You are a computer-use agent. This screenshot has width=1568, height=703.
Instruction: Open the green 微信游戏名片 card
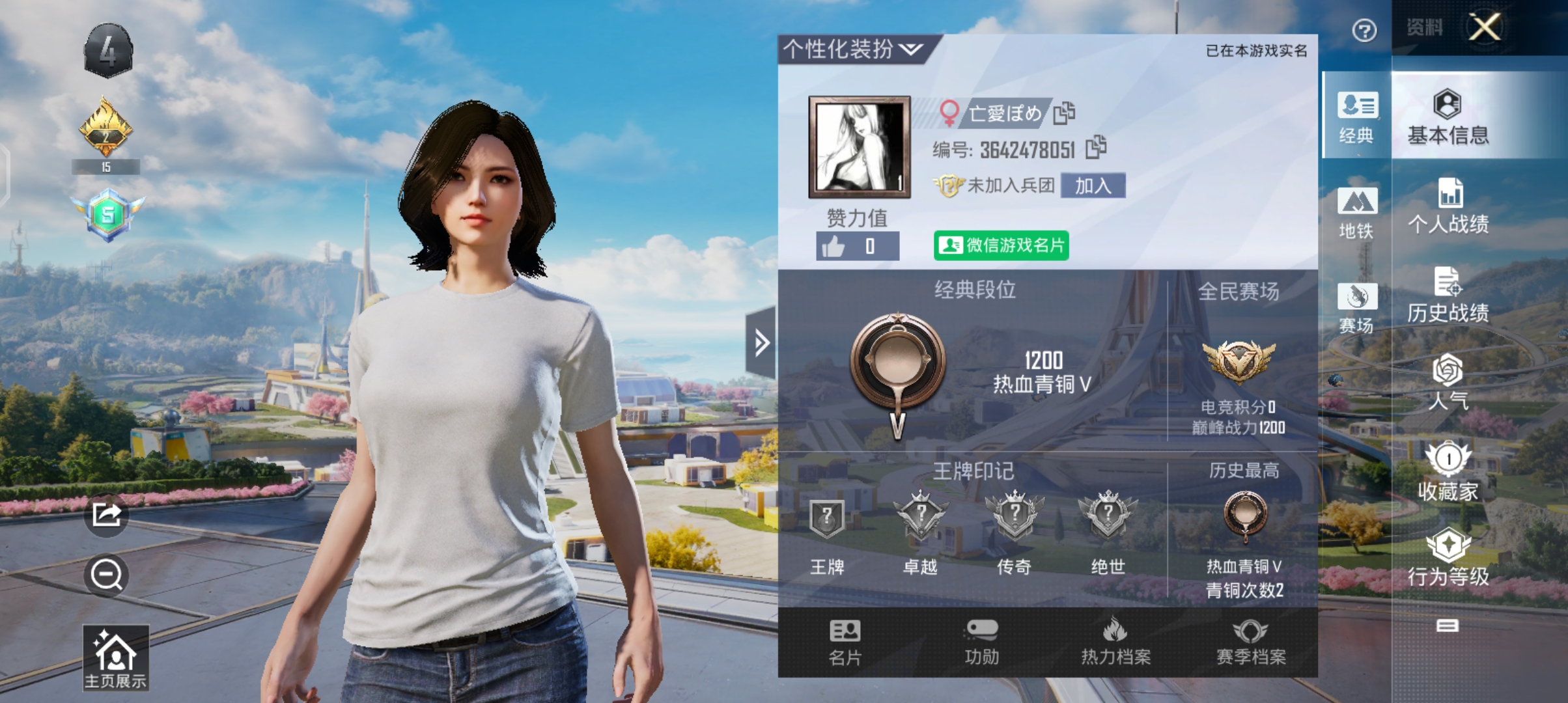pyautogui.click(x=1001, y=245)
